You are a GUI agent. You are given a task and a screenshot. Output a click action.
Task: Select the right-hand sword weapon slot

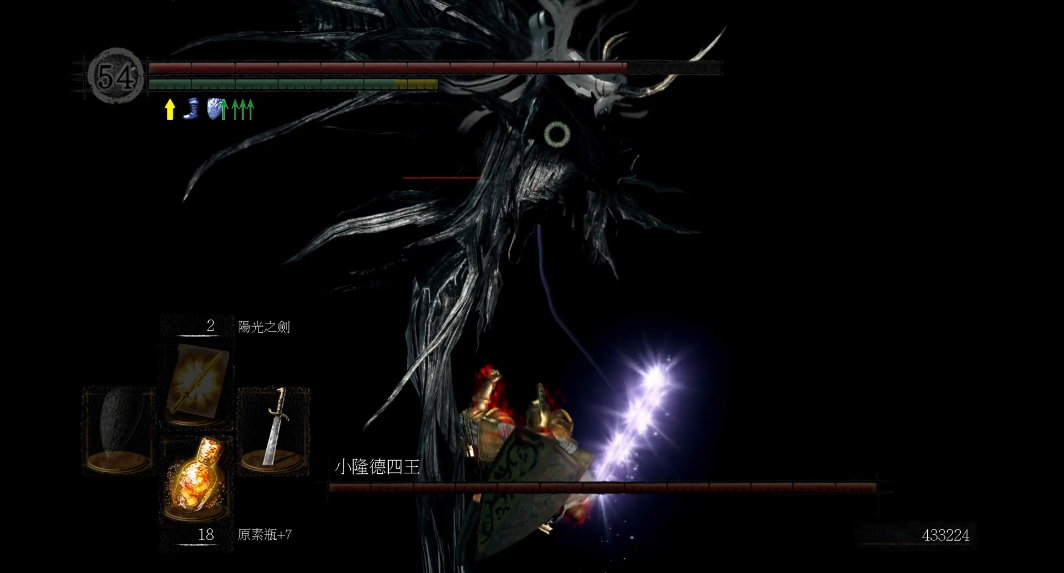coord(273,427)
